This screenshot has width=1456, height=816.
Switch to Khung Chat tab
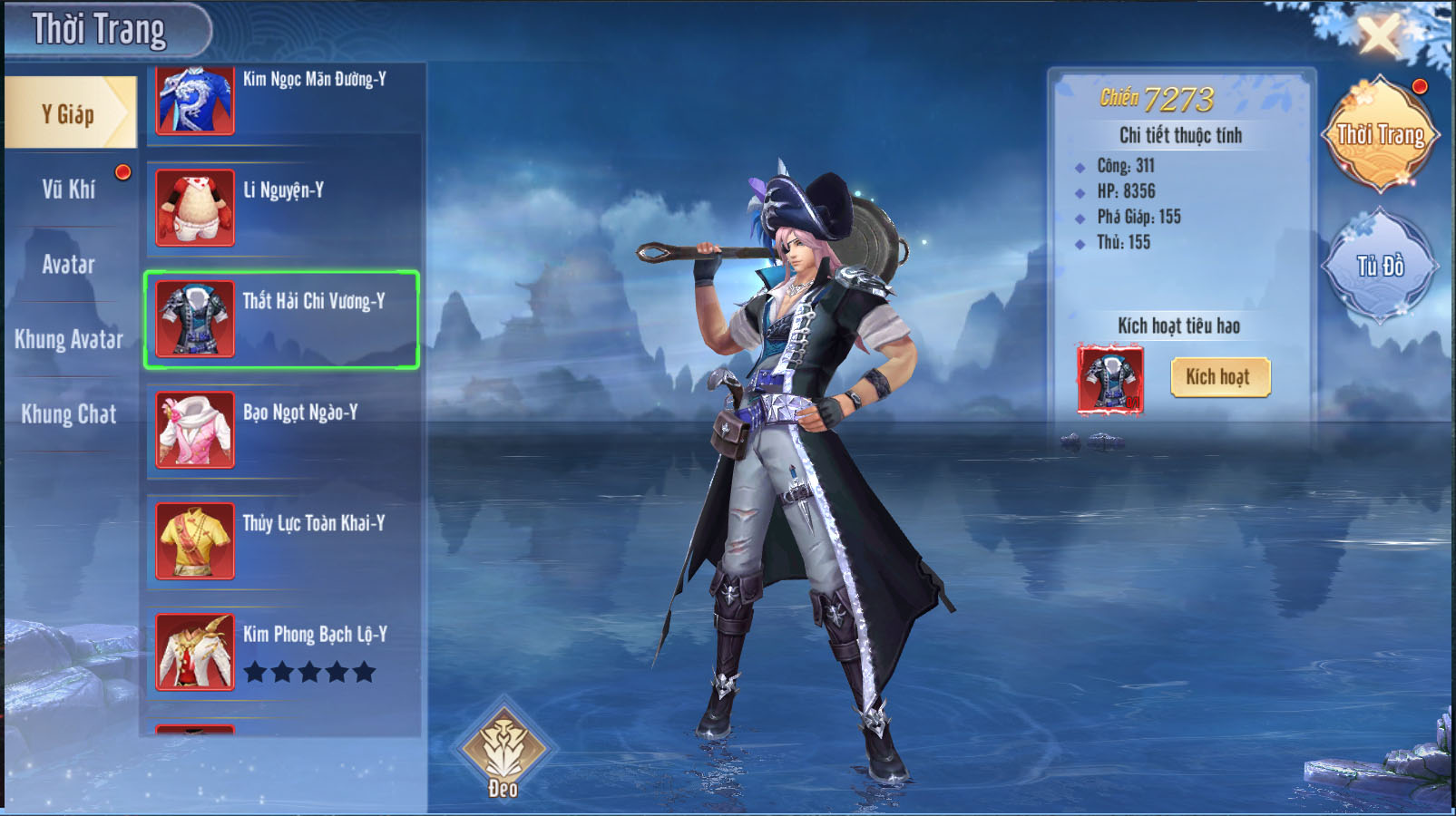tap(69, 414)
